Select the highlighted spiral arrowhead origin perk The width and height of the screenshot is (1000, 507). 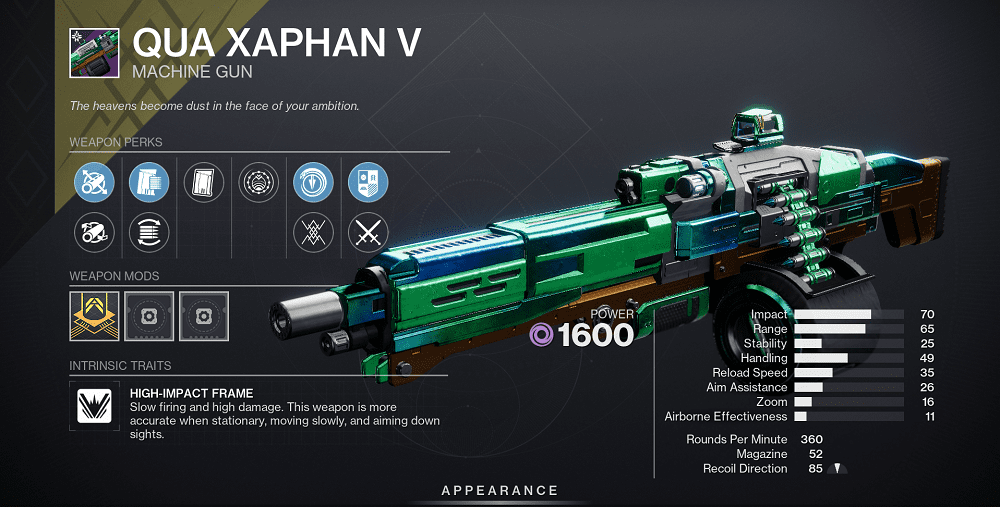[x=313, y=183]
